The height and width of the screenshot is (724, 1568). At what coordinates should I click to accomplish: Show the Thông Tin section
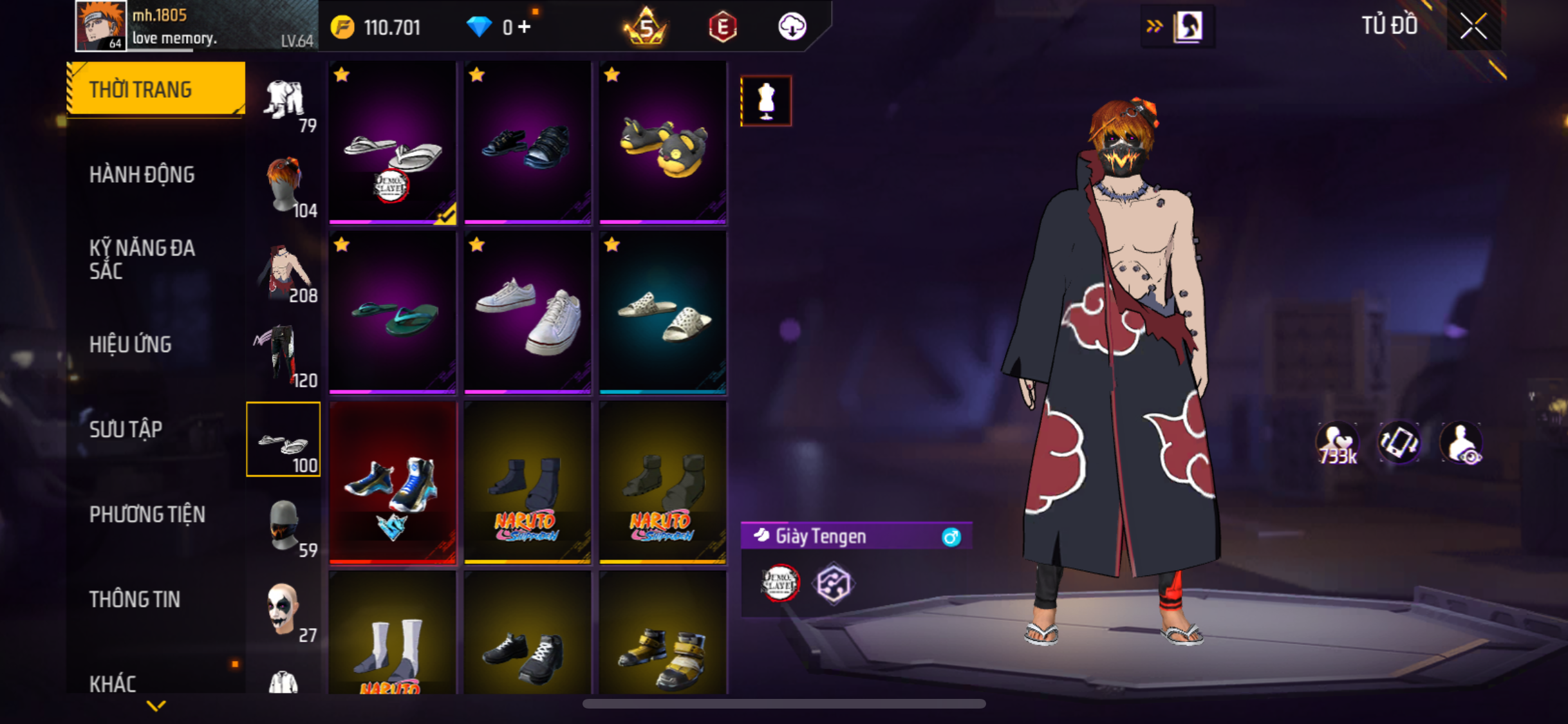(135, 600)
